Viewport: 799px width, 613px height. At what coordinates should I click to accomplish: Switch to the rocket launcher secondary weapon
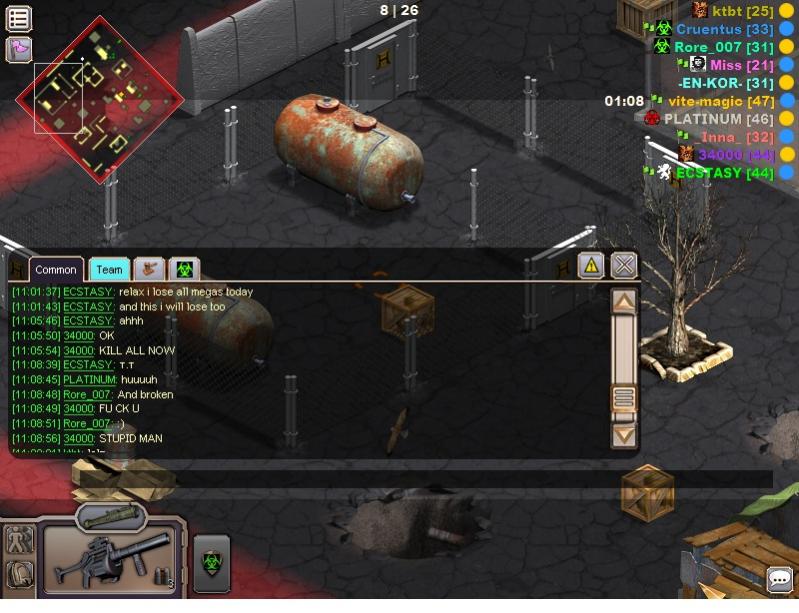[111, 517]
